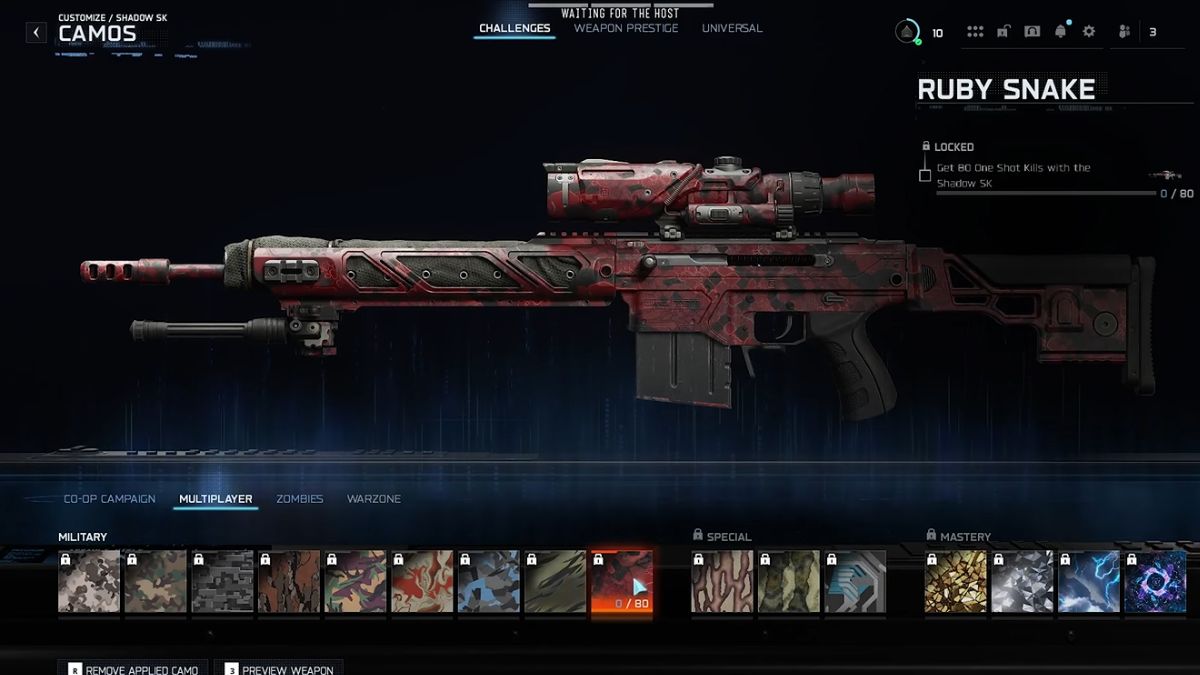The height and width of the screenshot is (675, 1200).
Task: Switch to Zombies camo category
Action: (300, 499)
